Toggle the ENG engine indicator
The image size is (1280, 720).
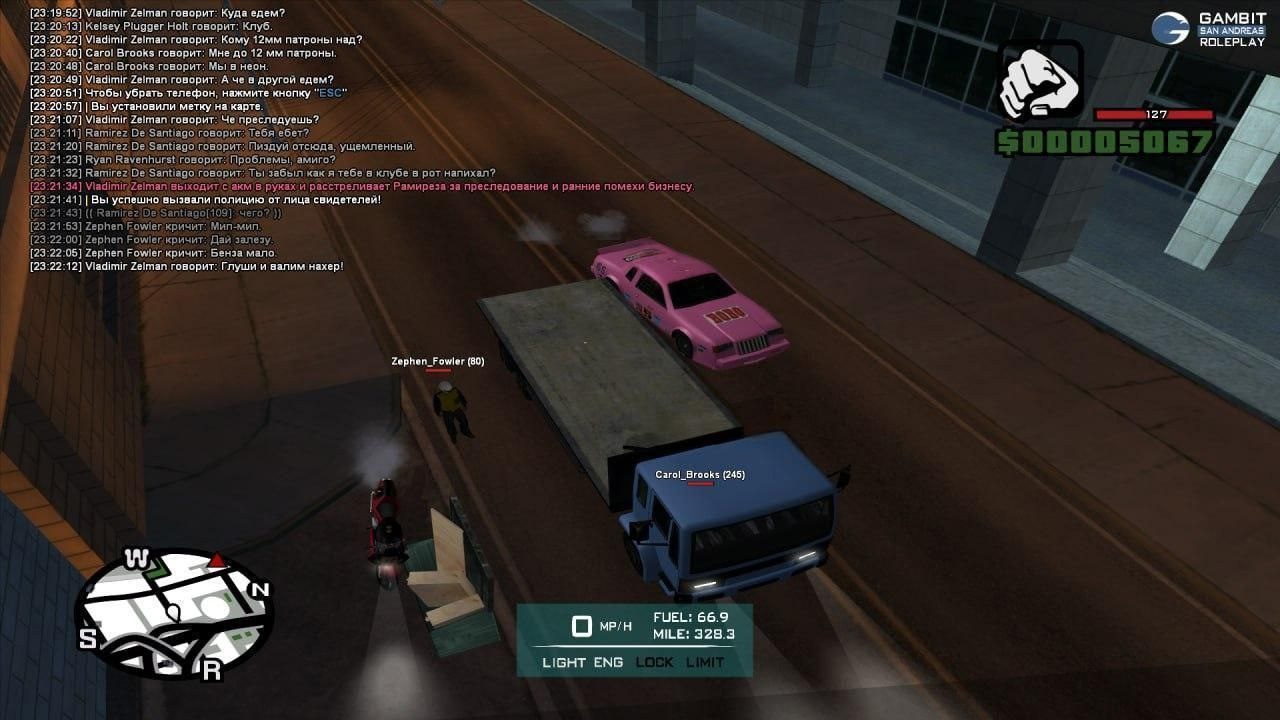(x=608, y=662)
